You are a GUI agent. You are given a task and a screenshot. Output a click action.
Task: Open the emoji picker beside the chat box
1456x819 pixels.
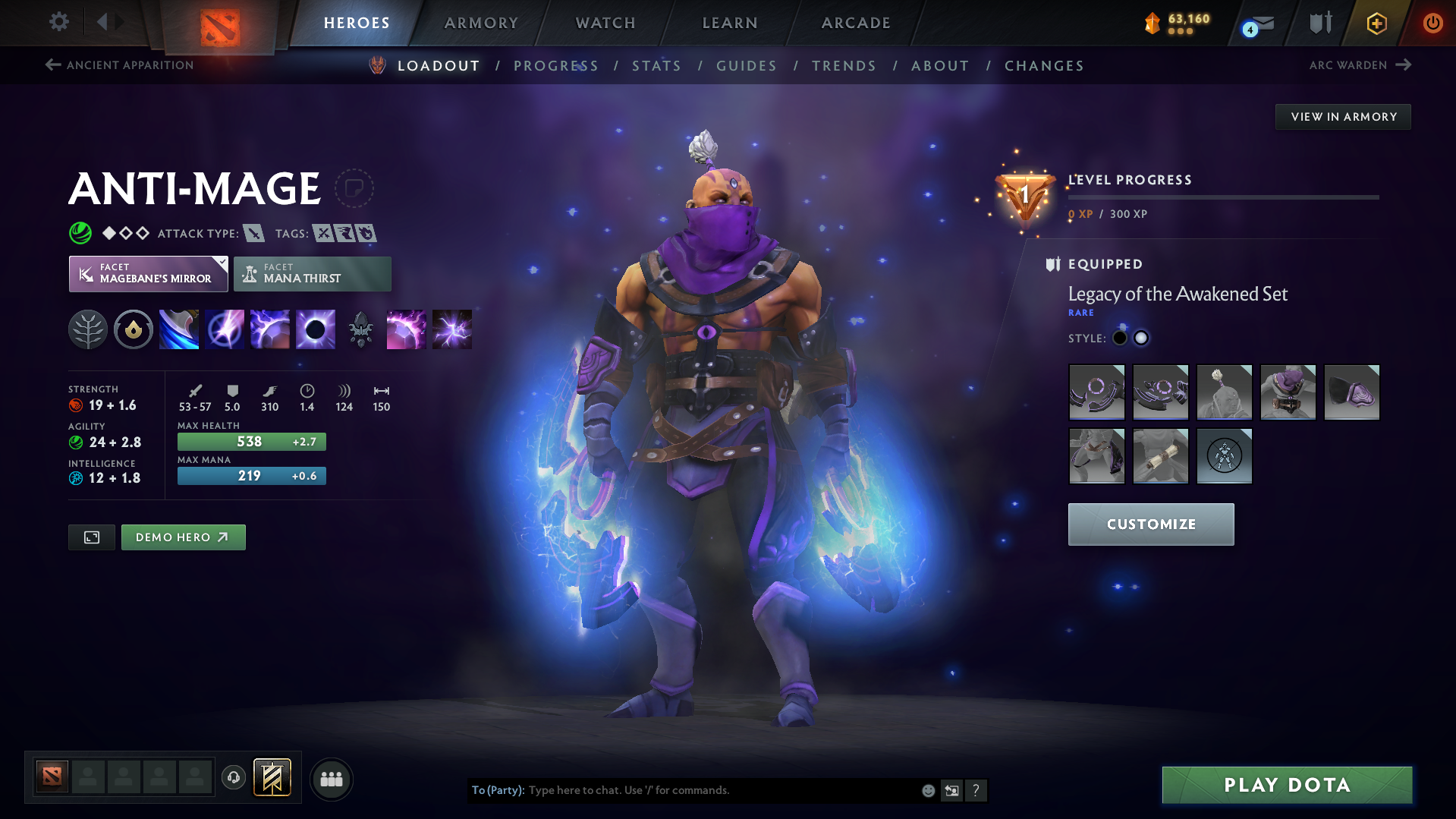(927, 790)
